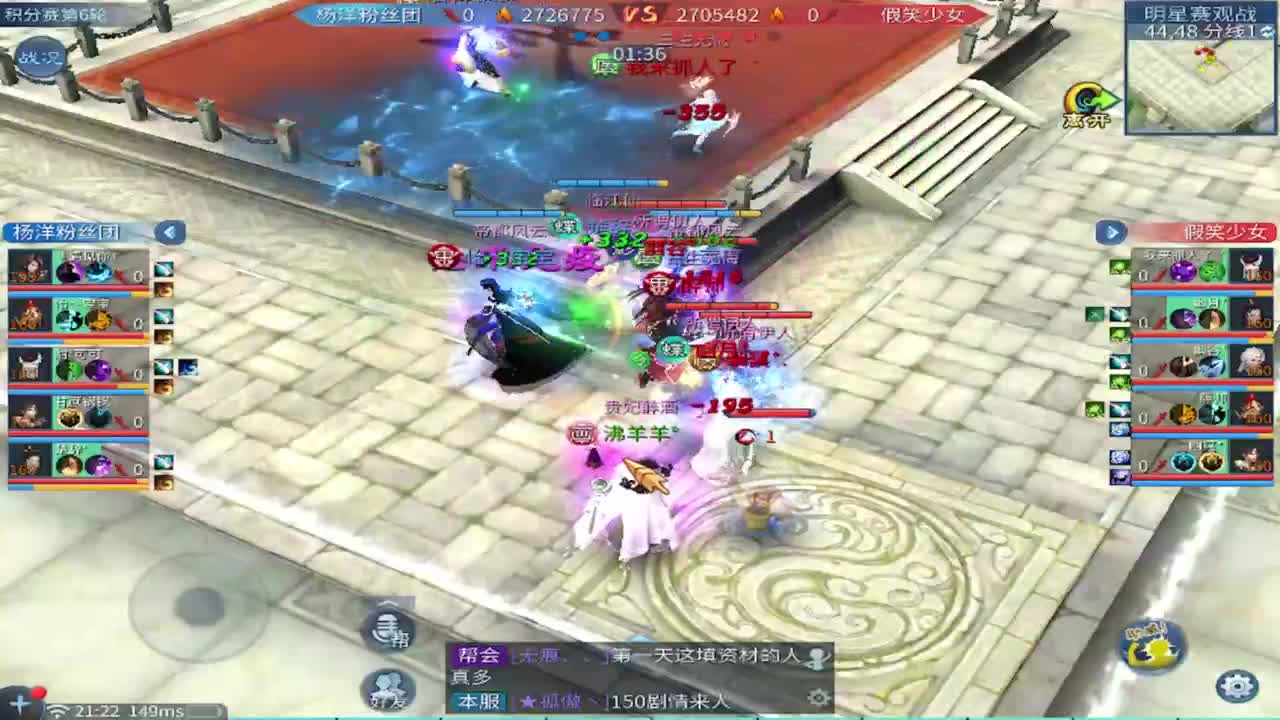Open the chat settings gear icon
The height and width of the screenshot is (720, 1280).
tap(817, 695)
